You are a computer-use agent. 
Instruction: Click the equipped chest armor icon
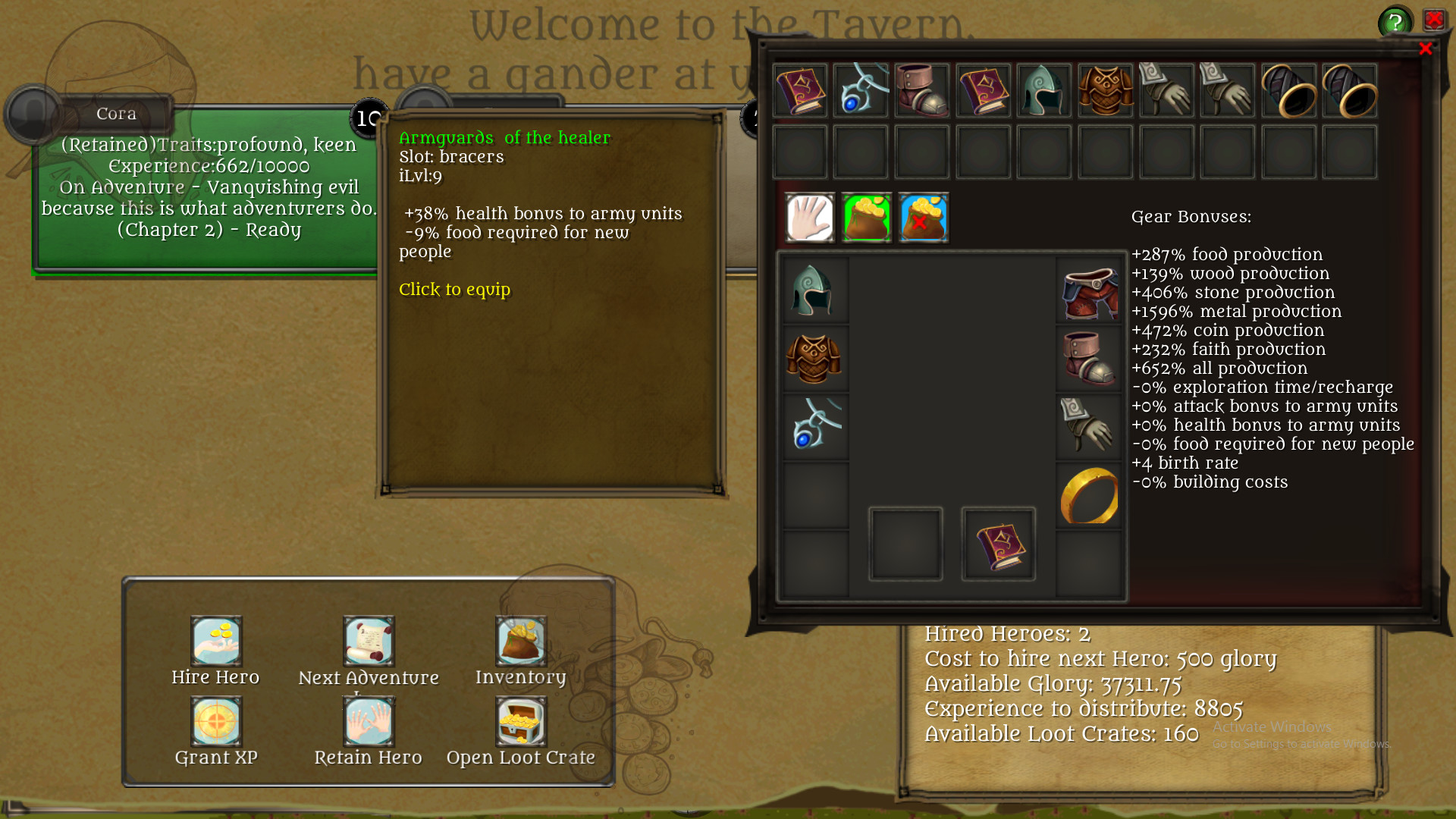coord(814,356)
